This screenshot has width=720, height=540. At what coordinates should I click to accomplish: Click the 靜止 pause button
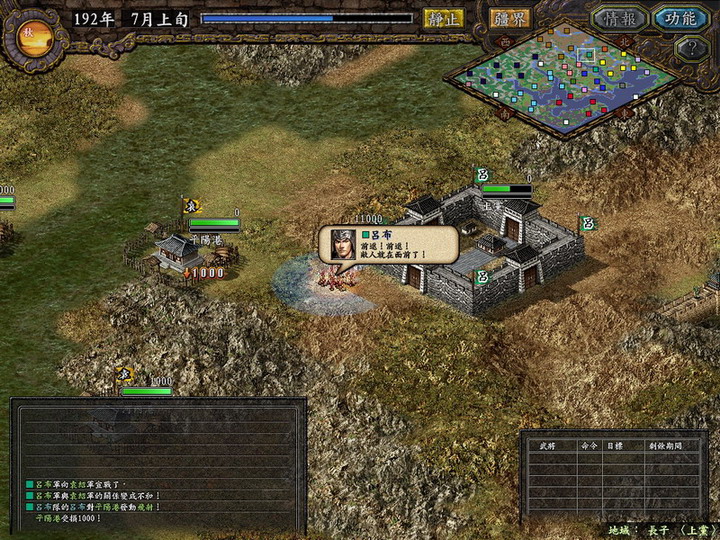443,18
